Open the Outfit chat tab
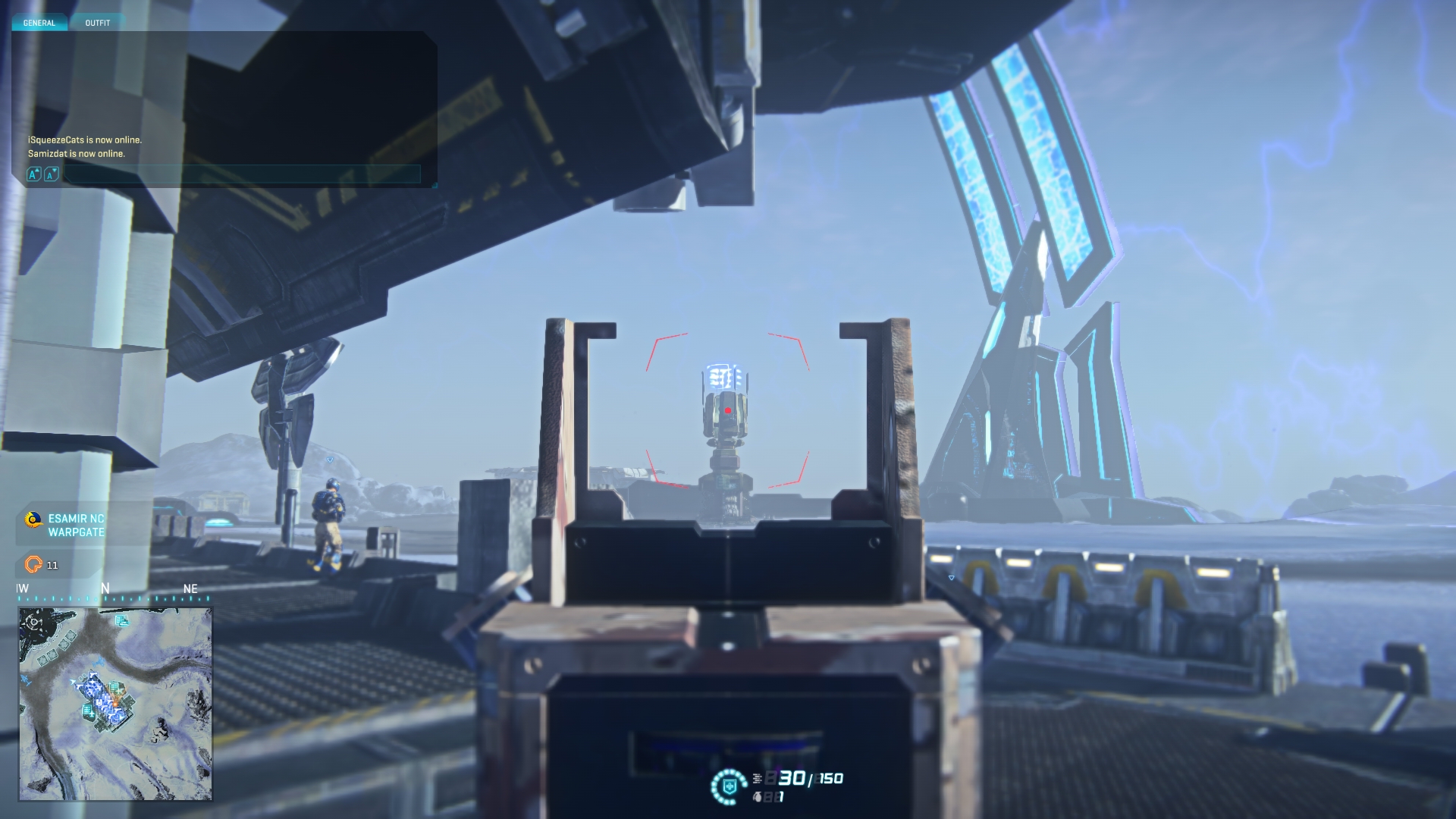The height and width of the screenshot is (819, 1456). click(98, 23)
